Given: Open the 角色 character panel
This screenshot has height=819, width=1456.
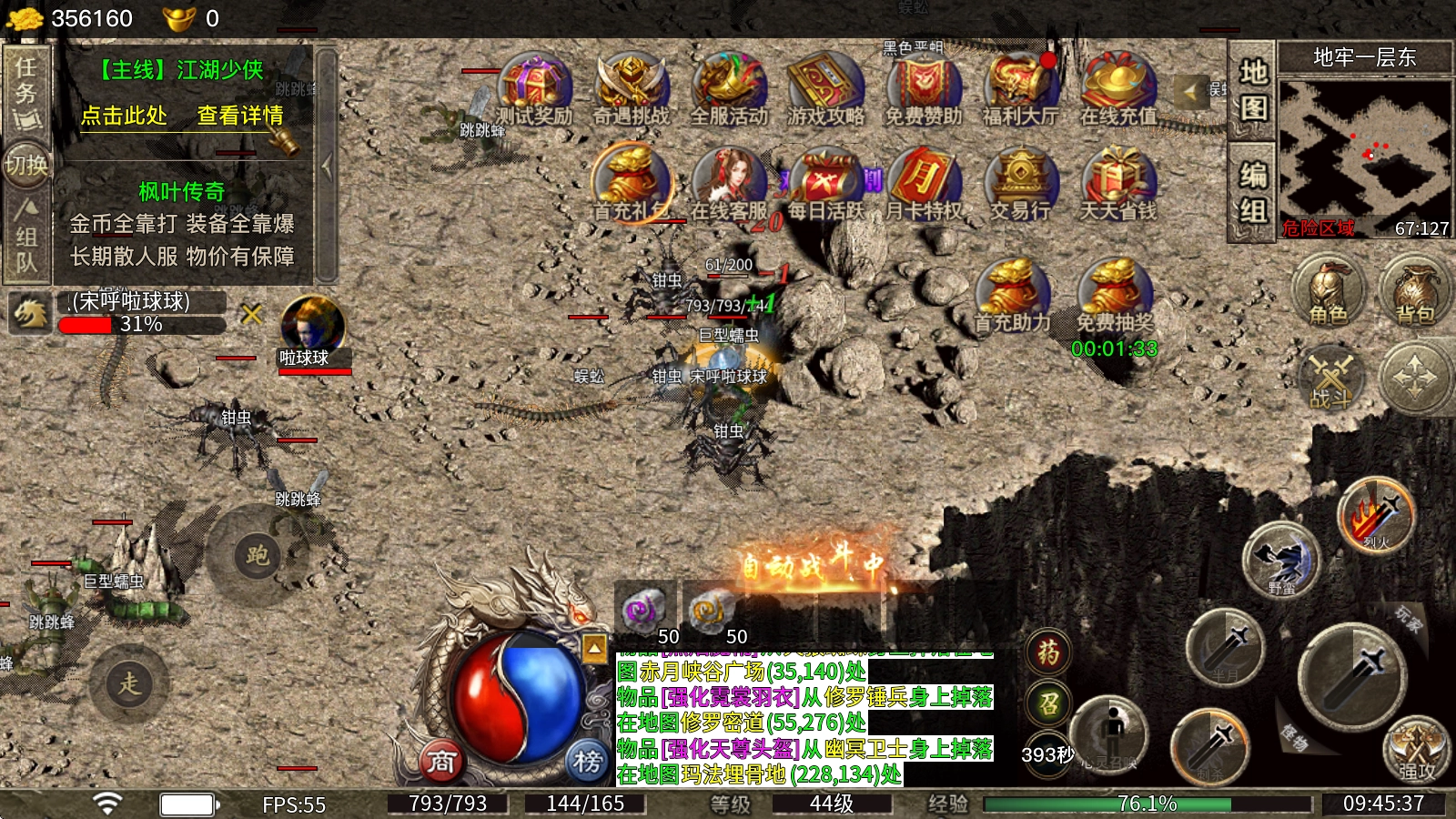Looking at the screenshot, I should pyautogui.click(x=1328, y=291).
